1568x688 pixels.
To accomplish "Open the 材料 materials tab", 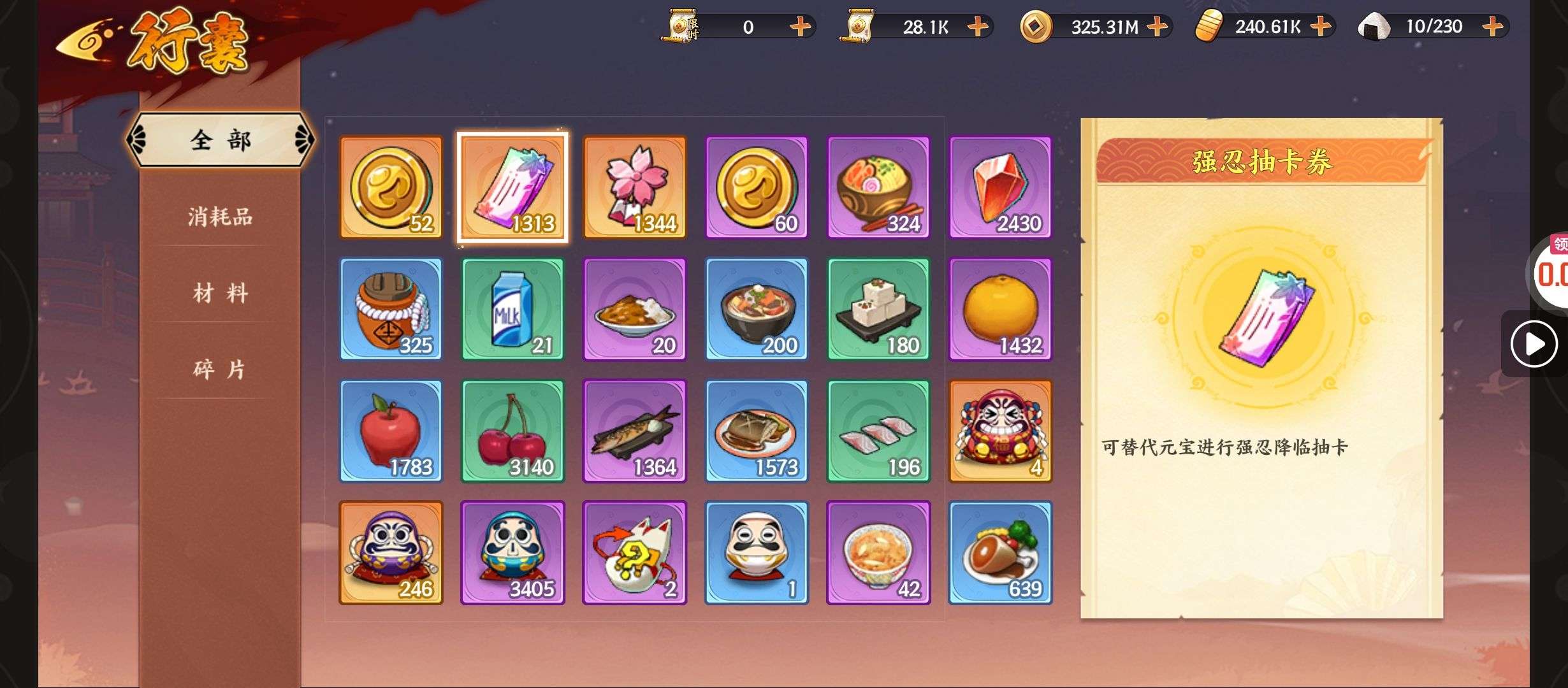I will [220, 294].
